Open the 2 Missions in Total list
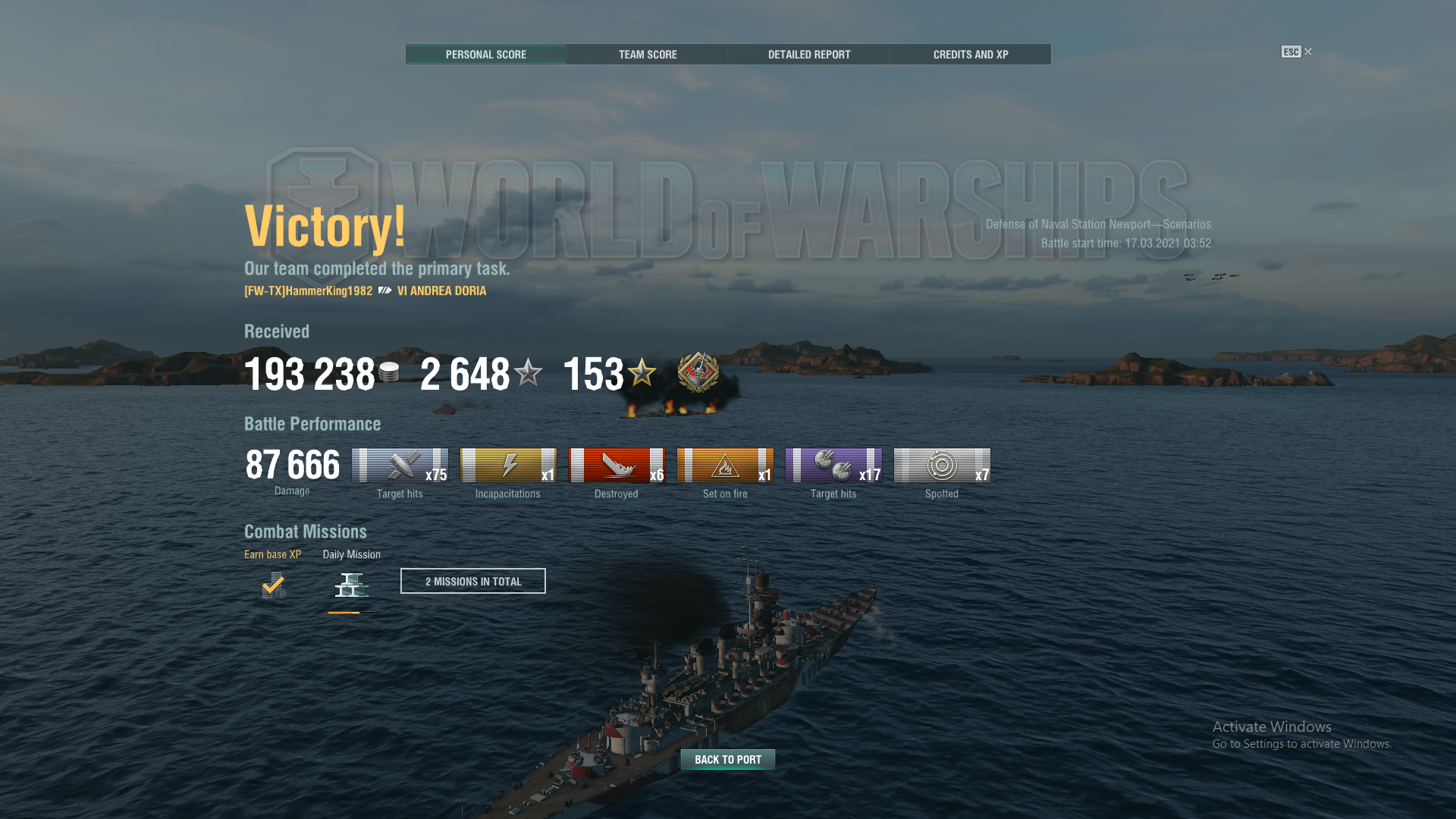Screen dimensions: 1456x819 click(x=473, y=582)
